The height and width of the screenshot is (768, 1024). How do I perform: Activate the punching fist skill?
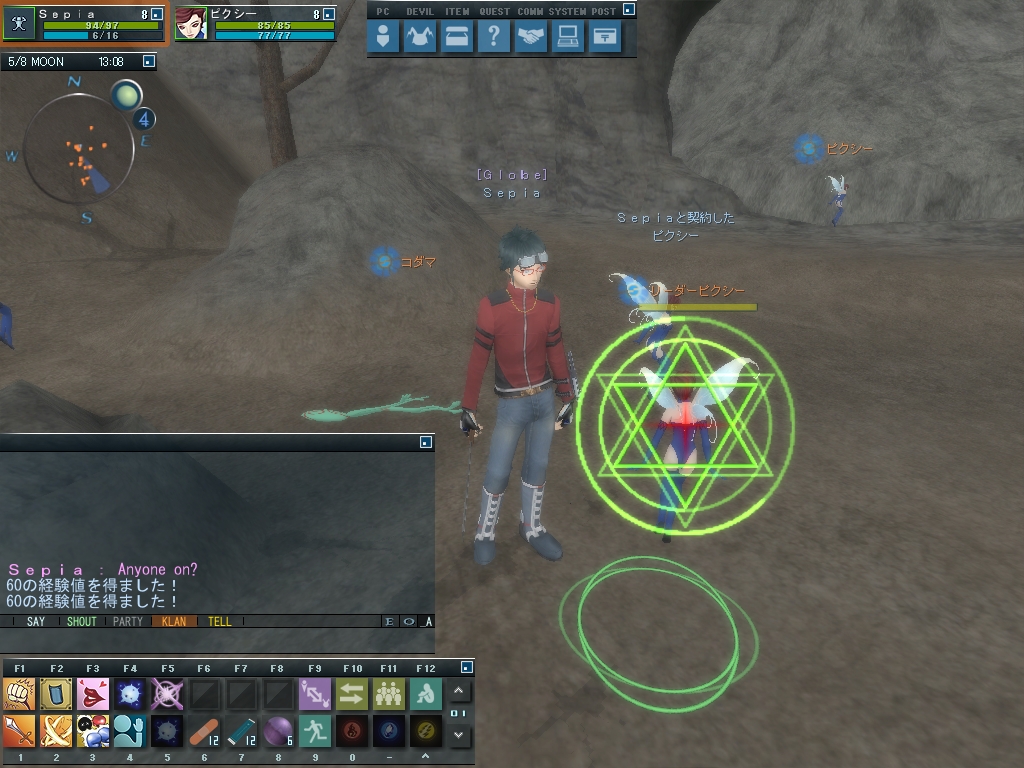pos(19,693)
